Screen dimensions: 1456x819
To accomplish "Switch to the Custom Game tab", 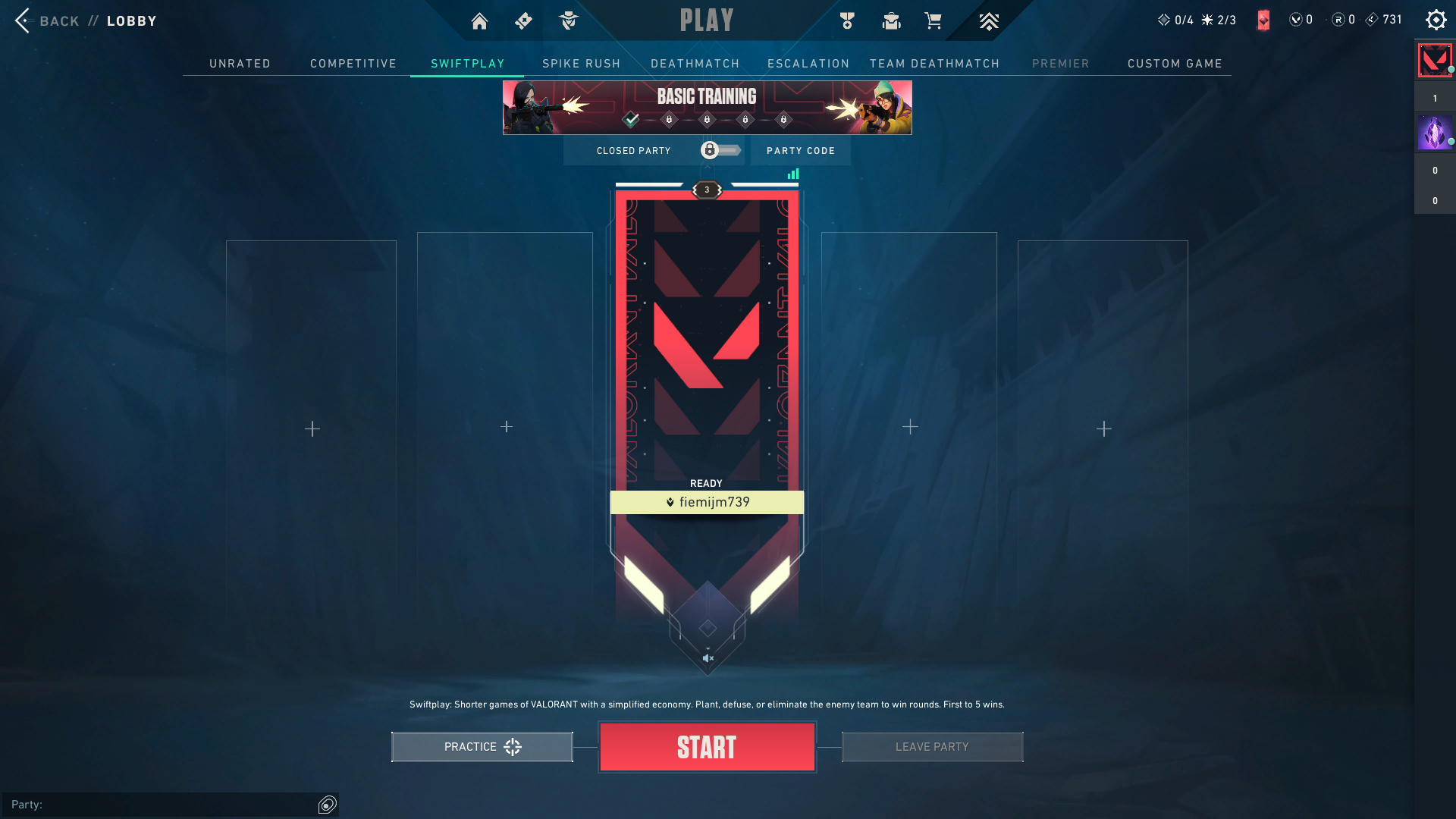I will click(x=1175, y=64).
